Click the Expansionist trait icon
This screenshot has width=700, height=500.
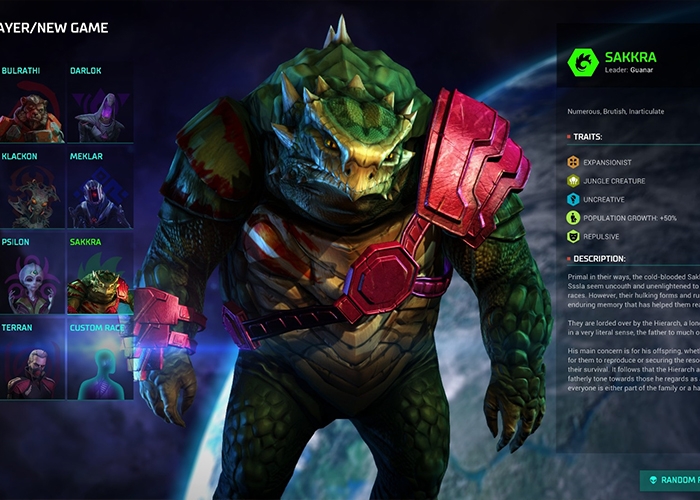click(574, 162)
